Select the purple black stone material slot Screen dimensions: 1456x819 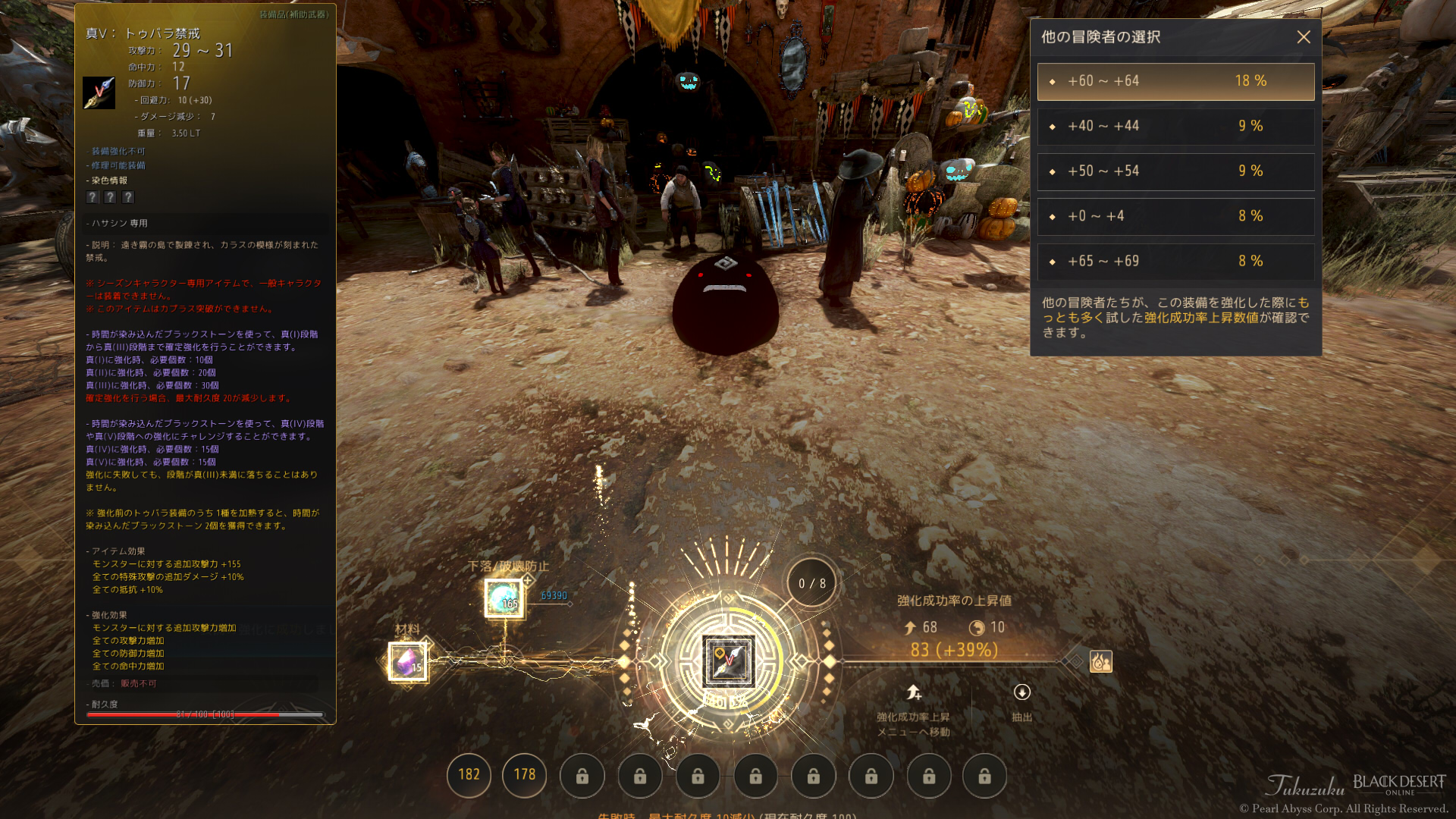coord(408,662)
